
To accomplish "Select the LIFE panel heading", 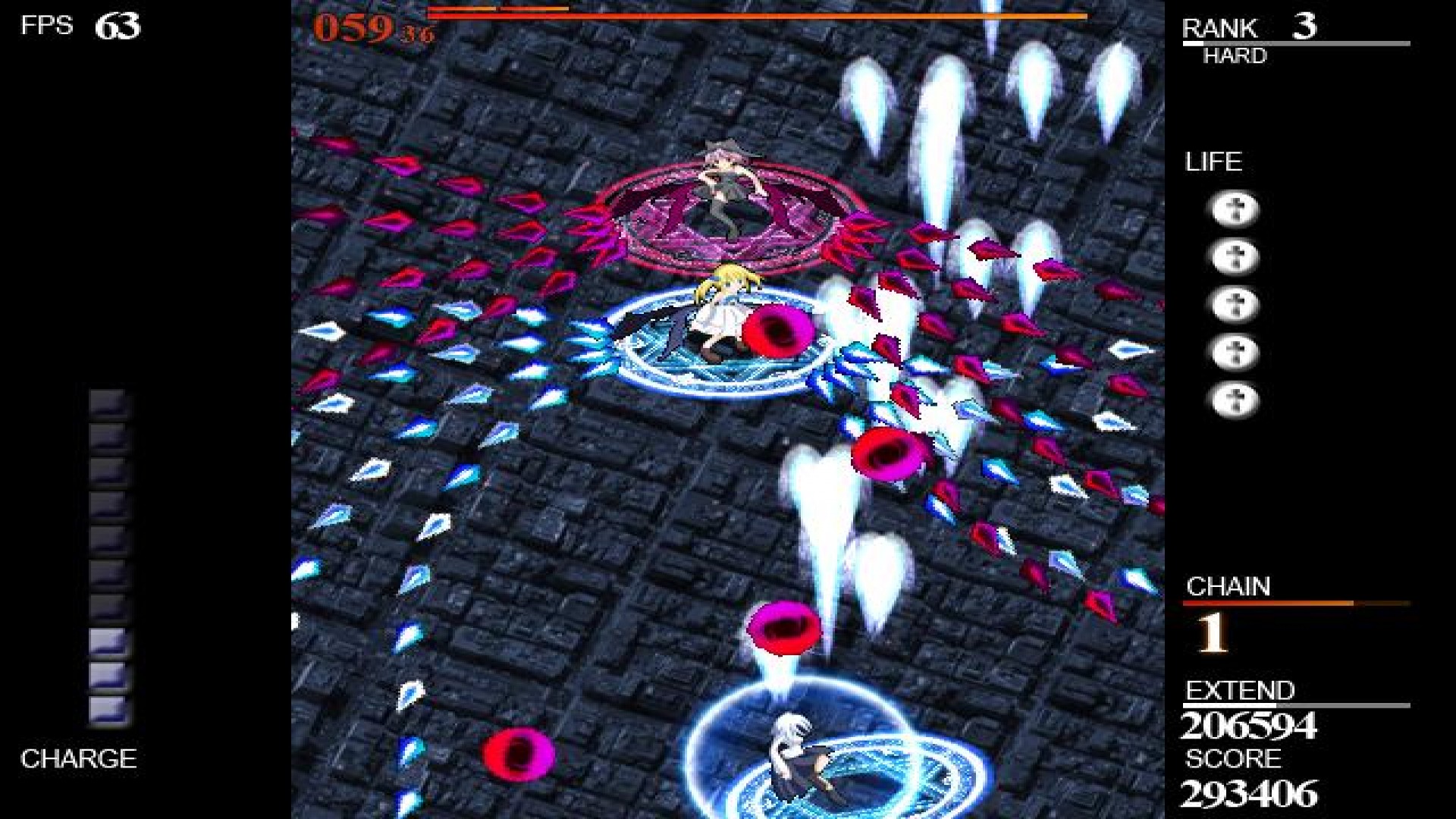I will [1213, 161].
